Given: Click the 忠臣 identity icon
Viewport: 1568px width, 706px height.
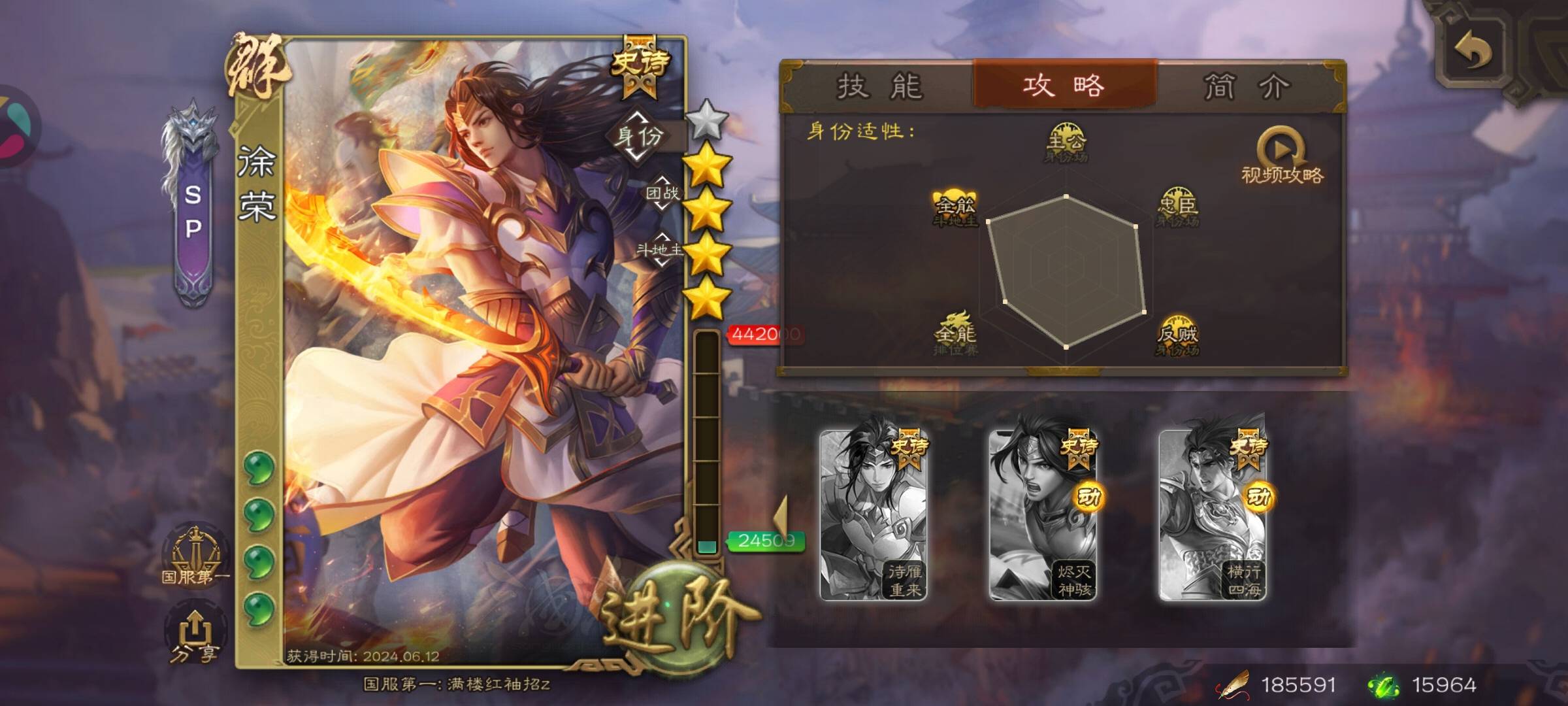Looking at the screenshot, I should point(1177,207).
